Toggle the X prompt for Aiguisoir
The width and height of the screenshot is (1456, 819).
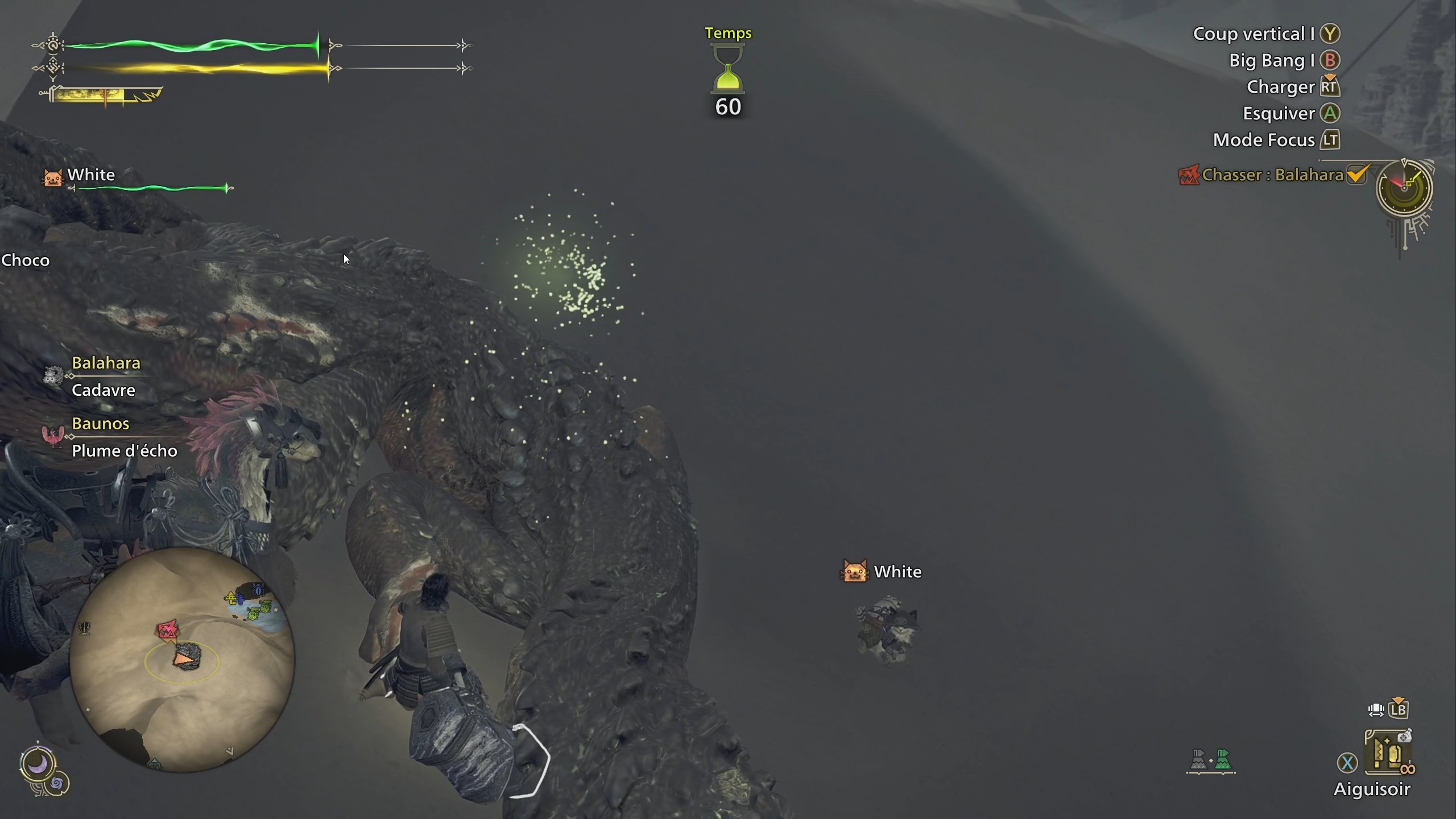pyautogui.click(x=1349, y=763)
